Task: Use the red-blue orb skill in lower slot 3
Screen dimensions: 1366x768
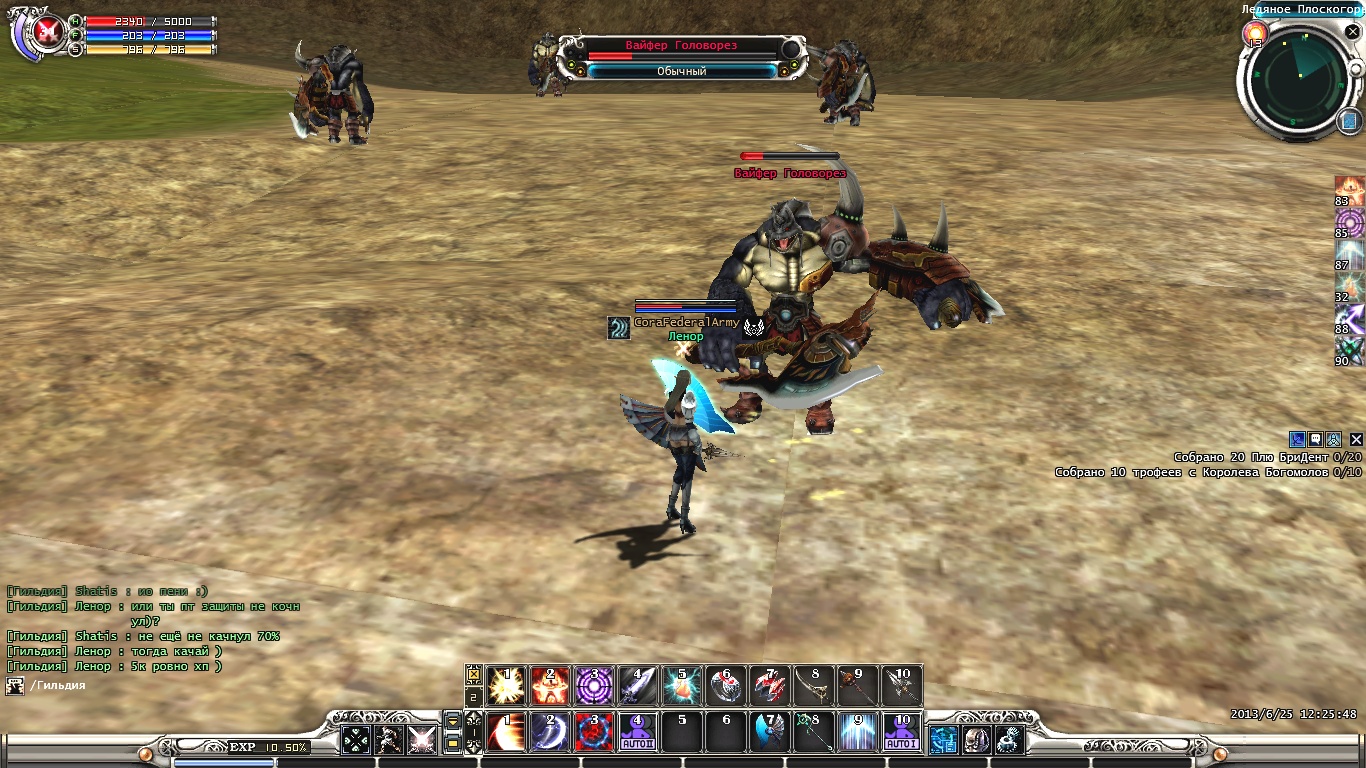Action: pos(594,733)
